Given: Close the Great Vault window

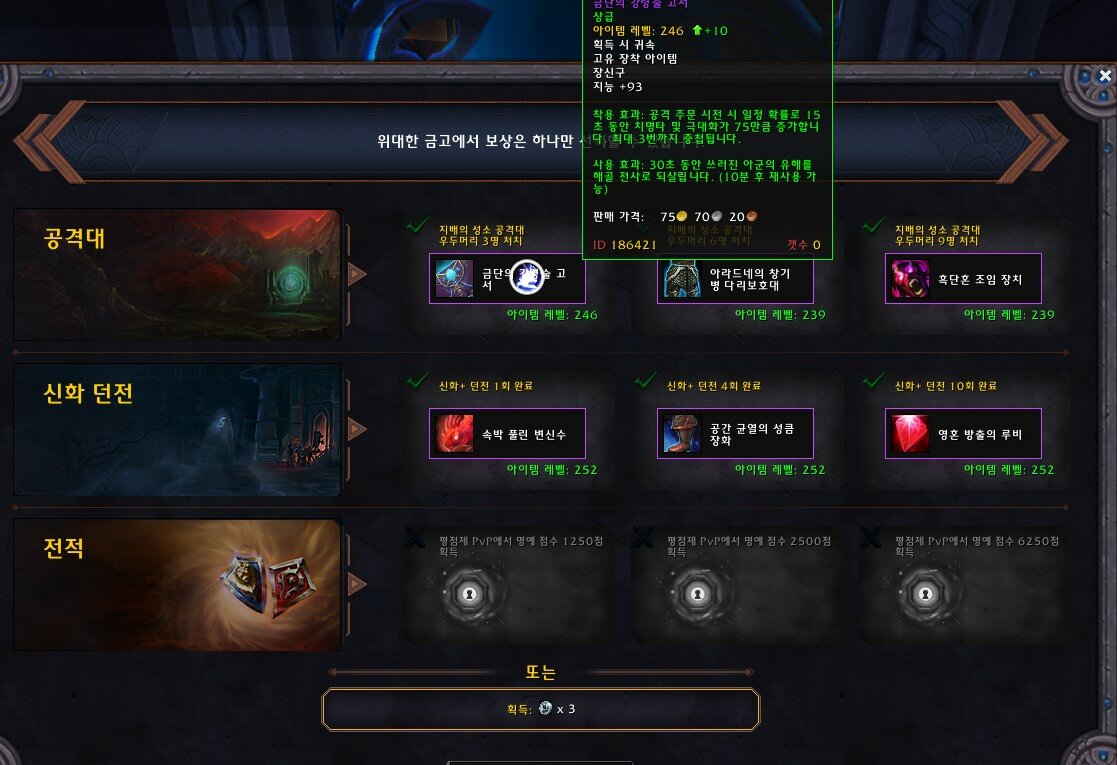Looking at the screenshot, I should click(x=1105, y=75).
